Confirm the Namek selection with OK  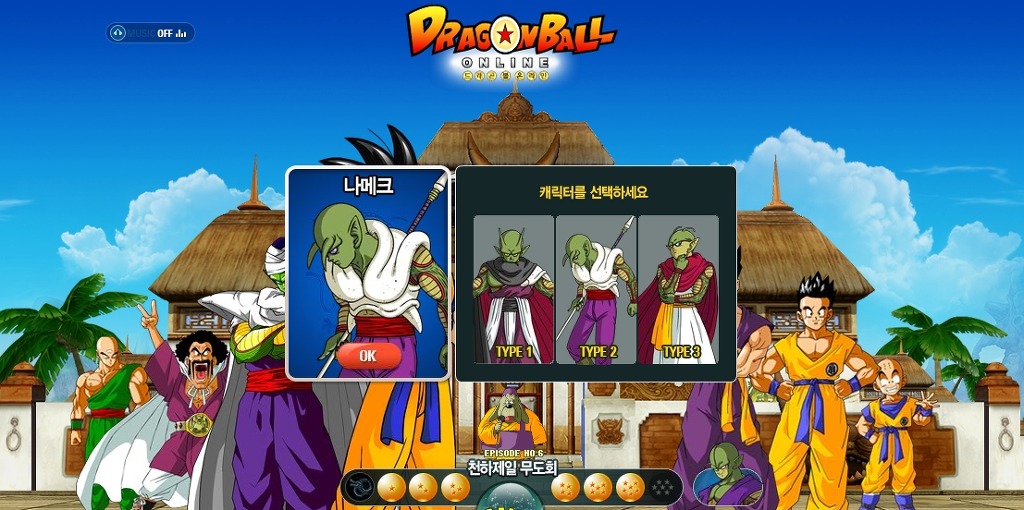click(368, 355)
